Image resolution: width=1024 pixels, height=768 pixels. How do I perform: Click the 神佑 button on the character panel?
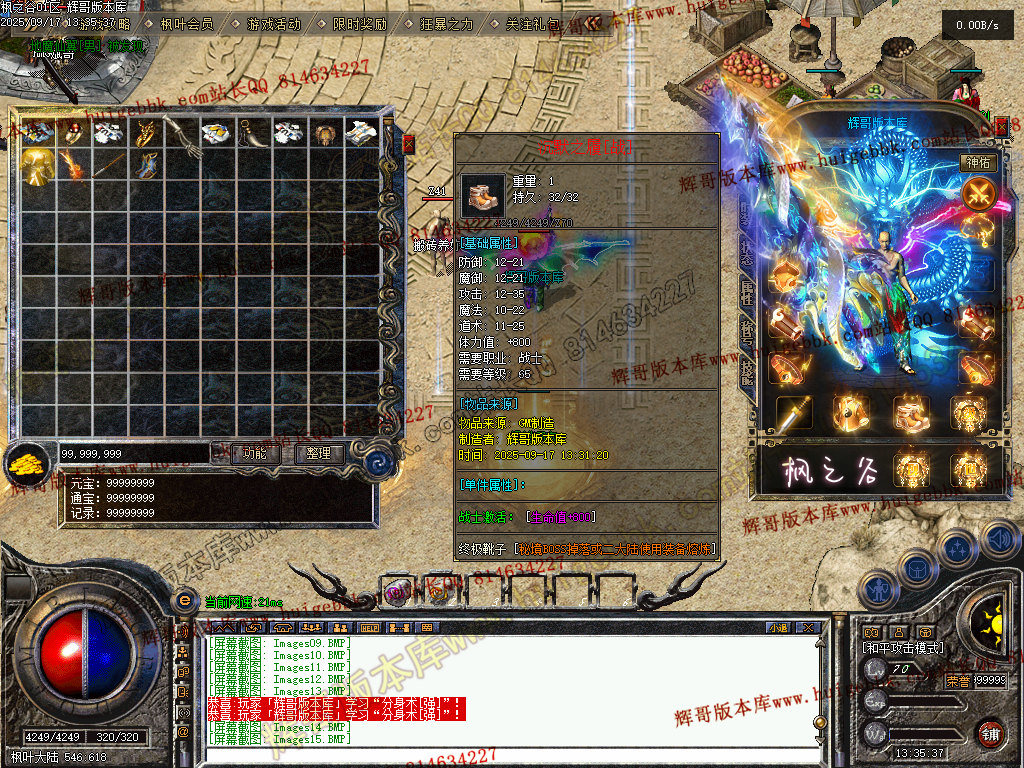(977, 162)
